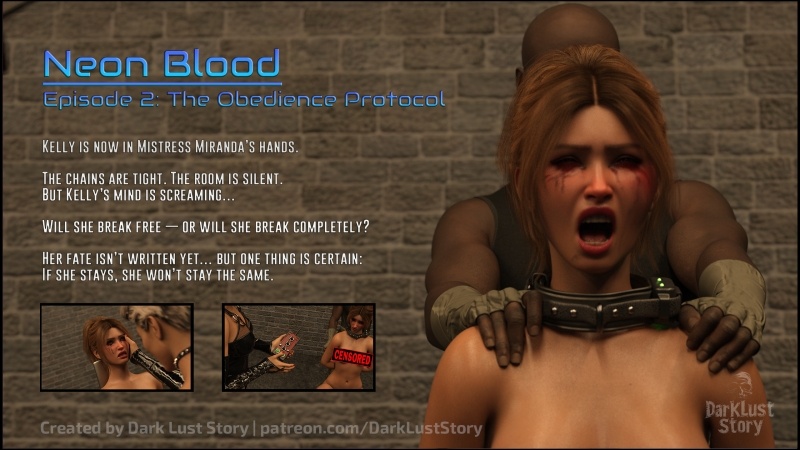Image resolution: width=800 pixels, height=450 pixels.
Task: Open the preview thumbnail showing the spiked gauntlet
Action: tap(116, 346)
